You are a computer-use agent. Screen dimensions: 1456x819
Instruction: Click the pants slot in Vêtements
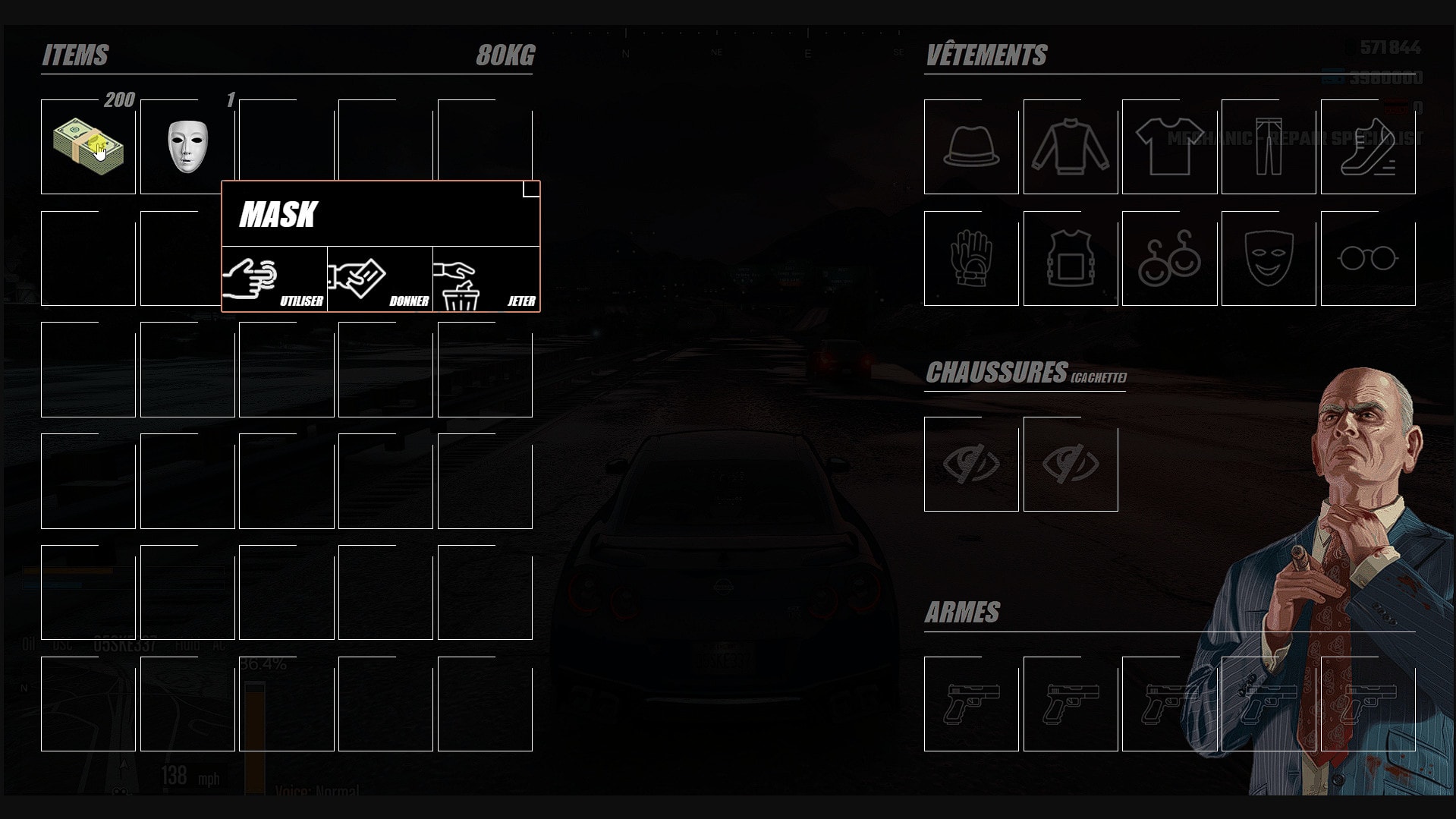[x=1269, y=146]
